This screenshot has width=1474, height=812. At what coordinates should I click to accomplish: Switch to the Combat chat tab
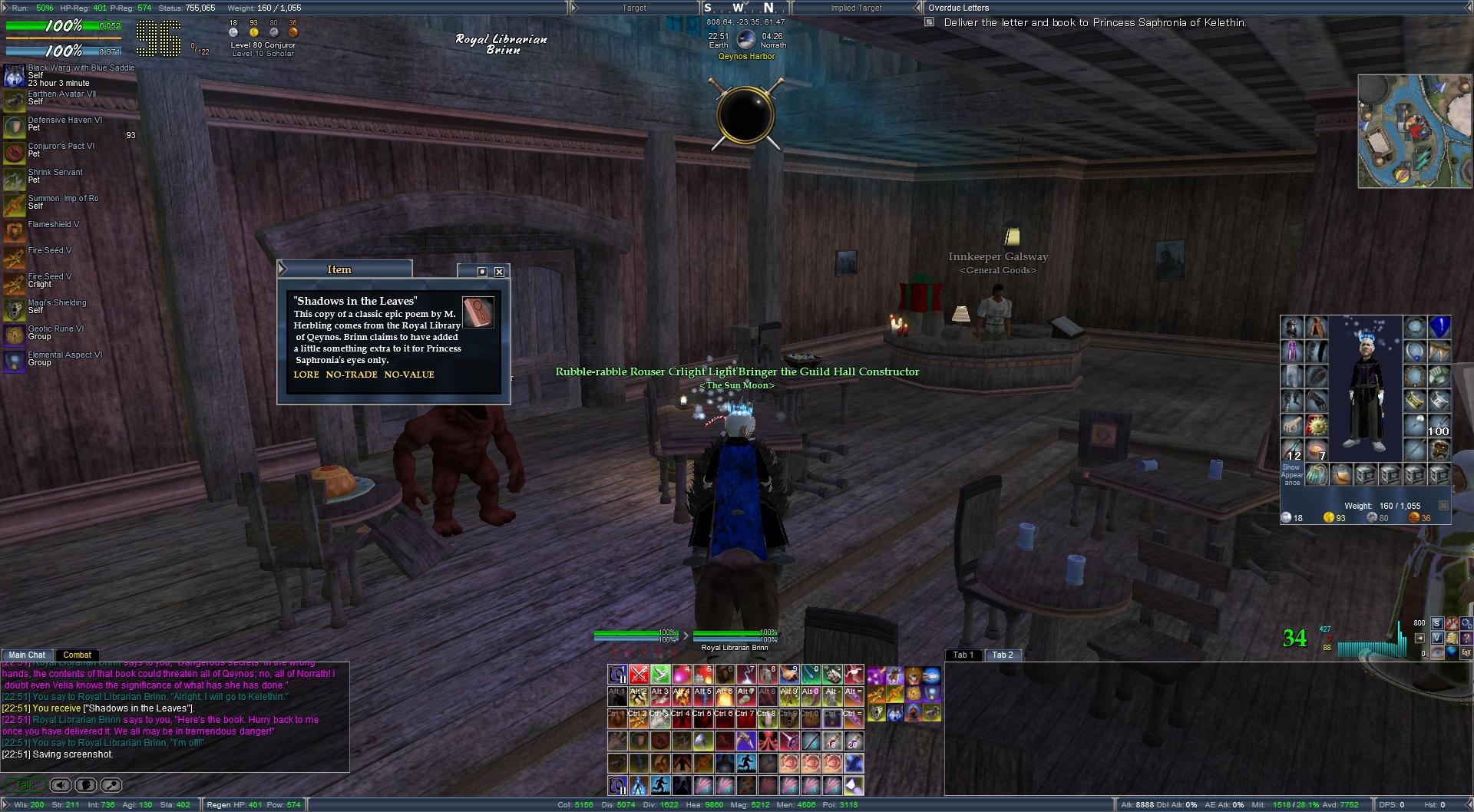click(x=77, y=655)
